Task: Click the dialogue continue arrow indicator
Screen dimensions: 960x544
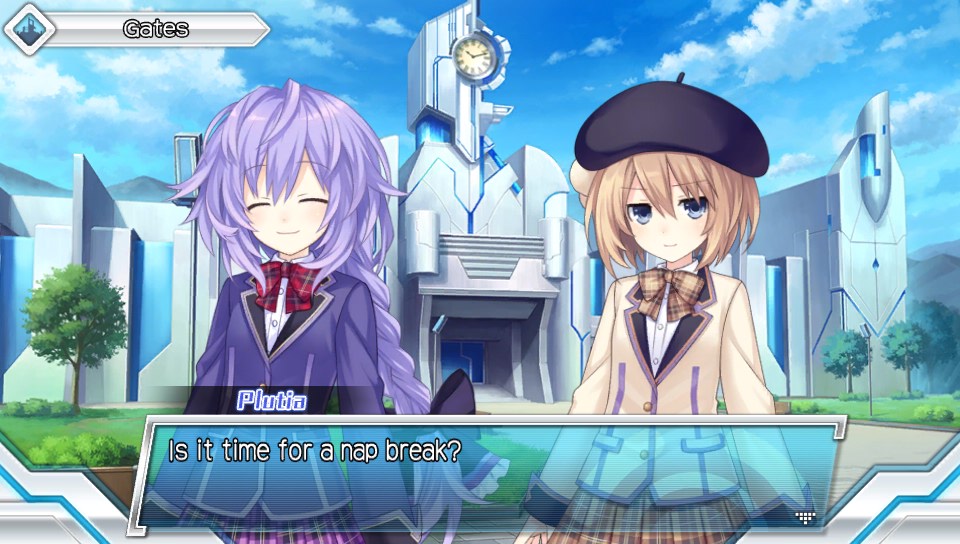Action: [x=805, y=516]
